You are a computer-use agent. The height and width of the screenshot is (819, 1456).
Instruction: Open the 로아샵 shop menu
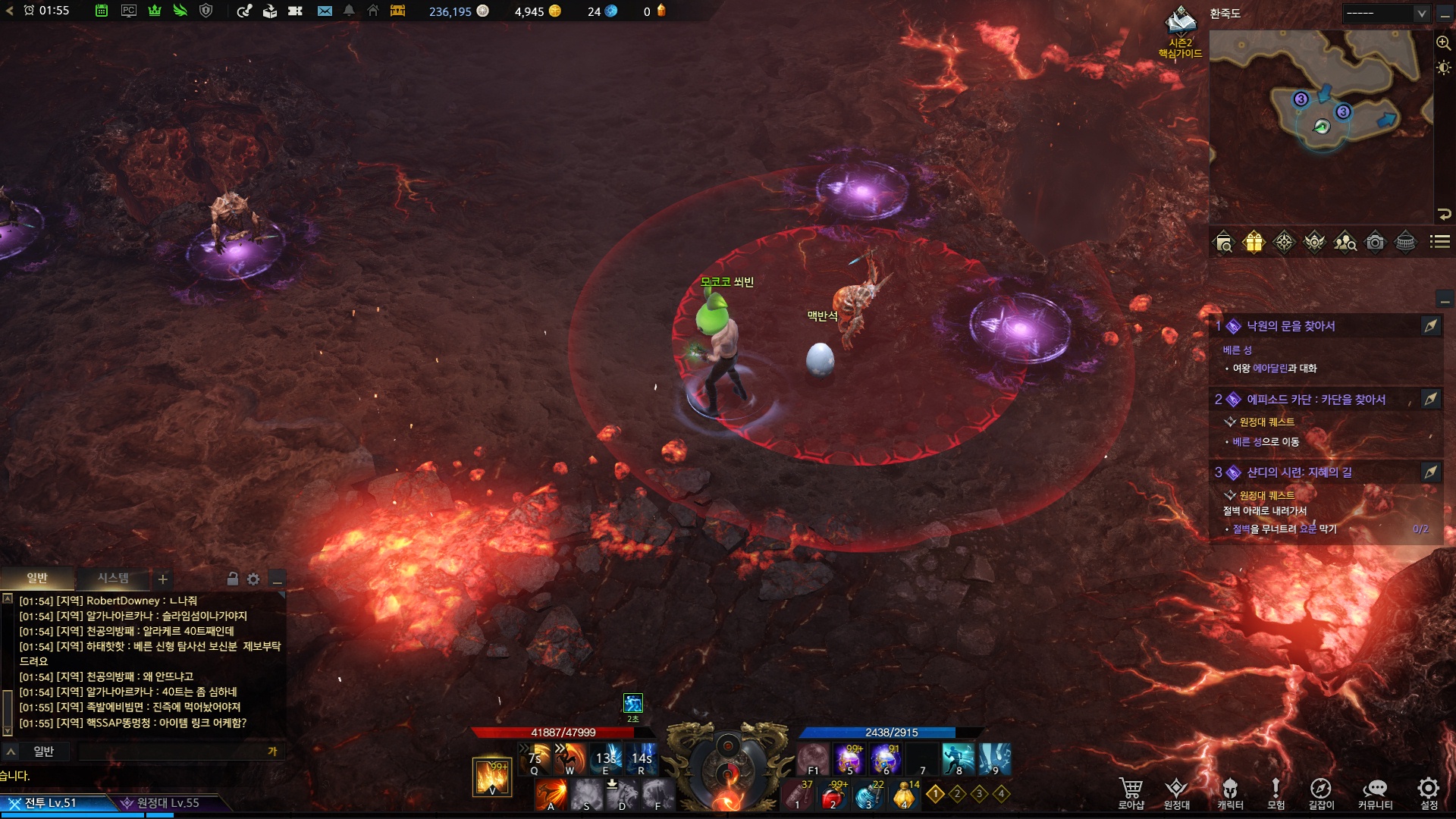[x=1131, y=792]
